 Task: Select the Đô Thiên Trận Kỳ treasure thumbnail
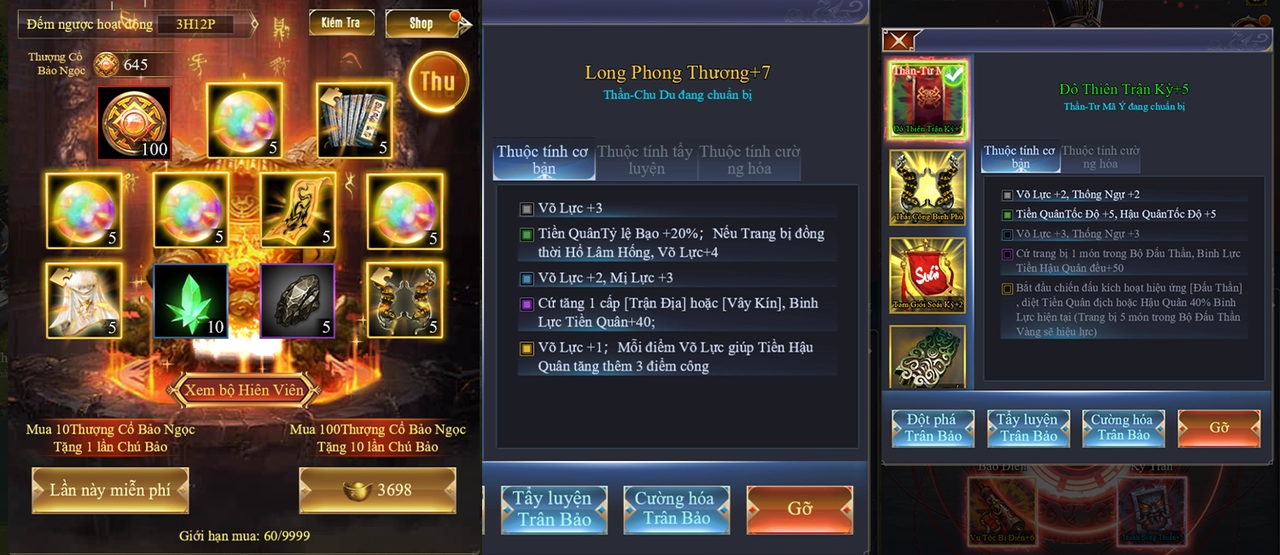click(x=927, y=99)
